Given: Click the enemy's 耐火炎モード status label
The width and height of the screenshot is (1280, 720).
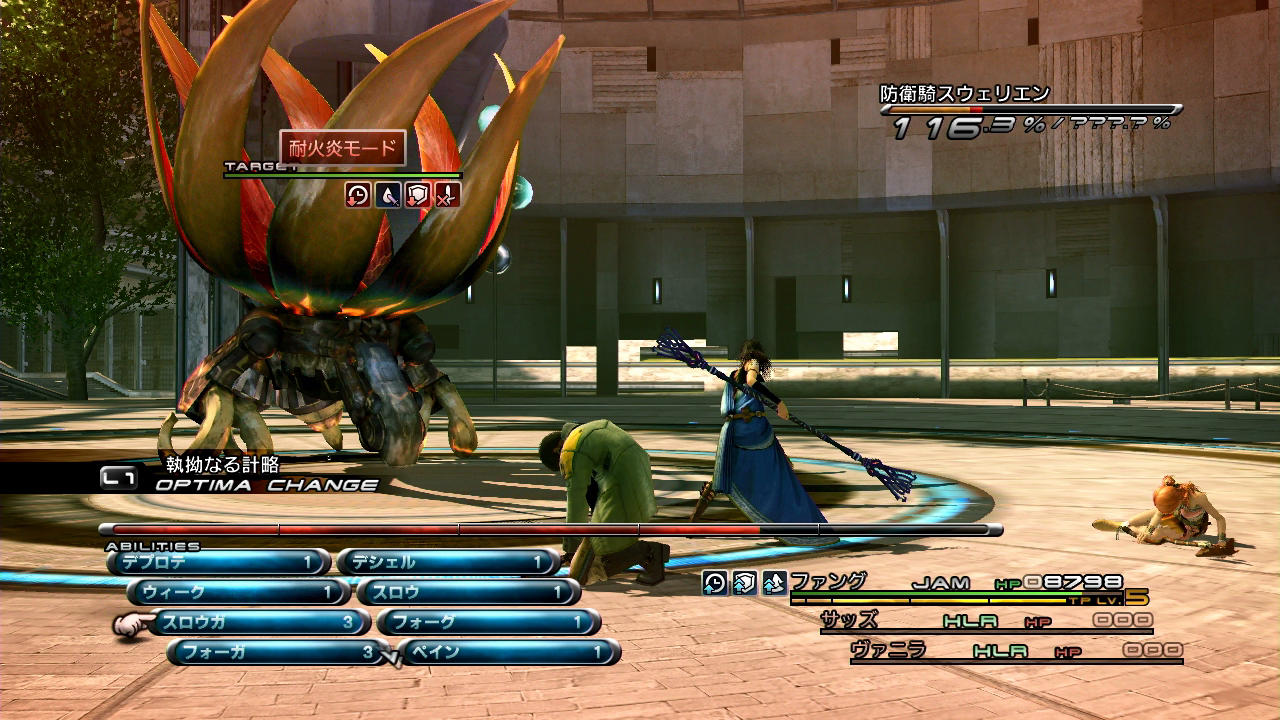Looking at the screenshot, I should point(343,150).
